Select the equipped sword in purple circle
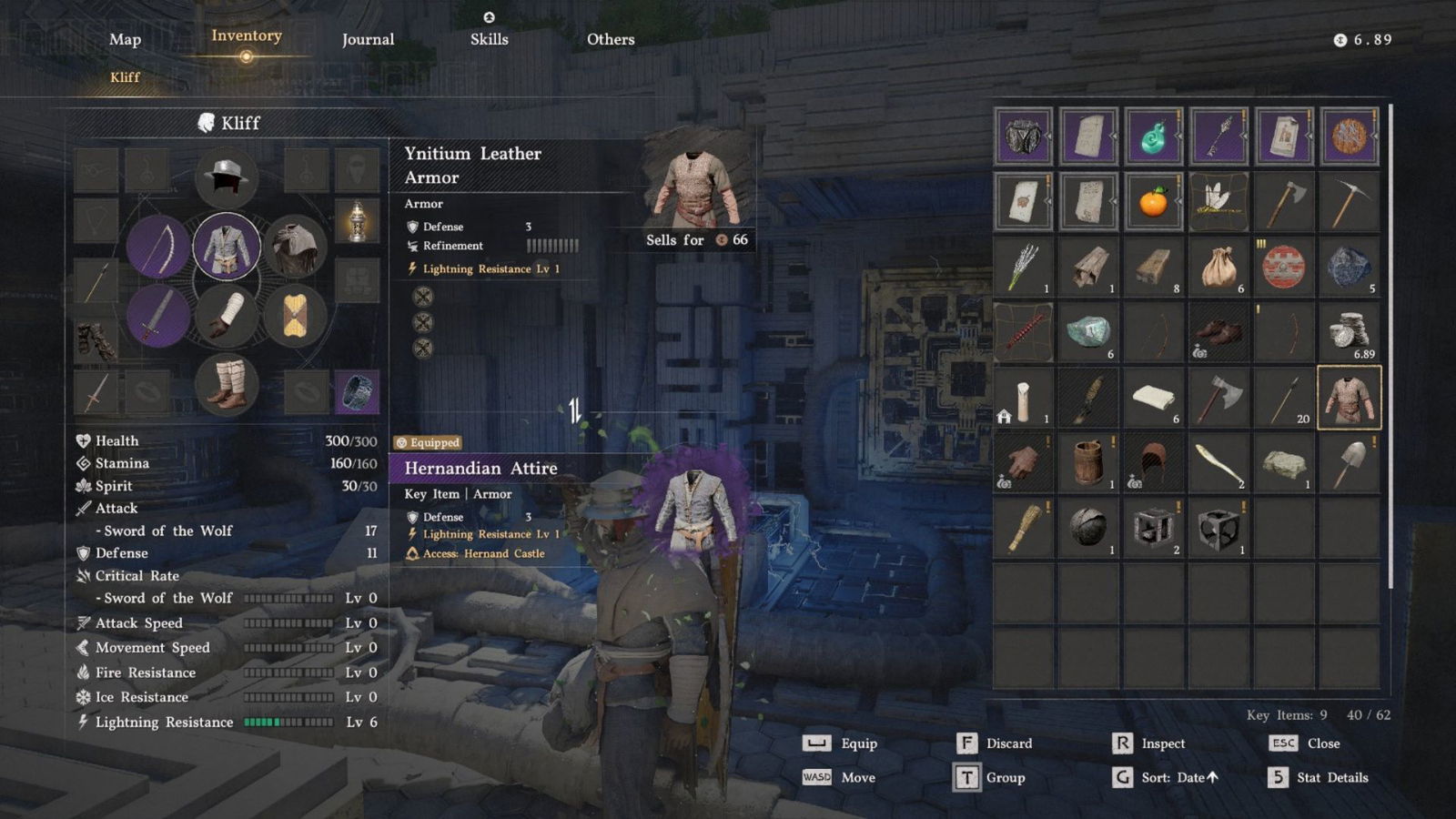This screenshot has width=1456, height=819. tap(158, 315)
